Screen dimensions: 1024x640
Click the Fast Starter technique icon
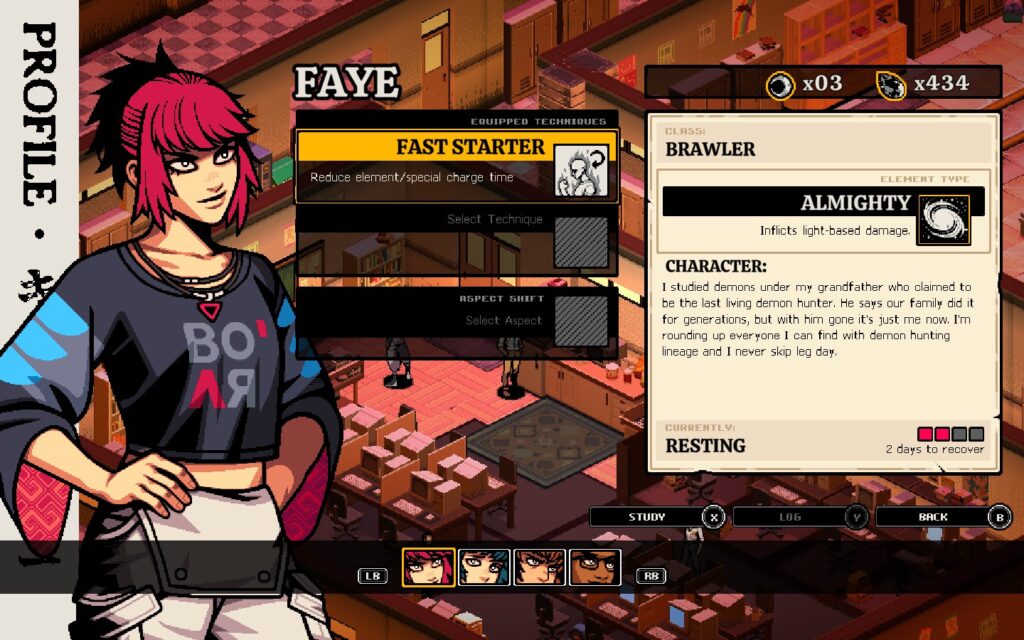(x=581, y=169)
